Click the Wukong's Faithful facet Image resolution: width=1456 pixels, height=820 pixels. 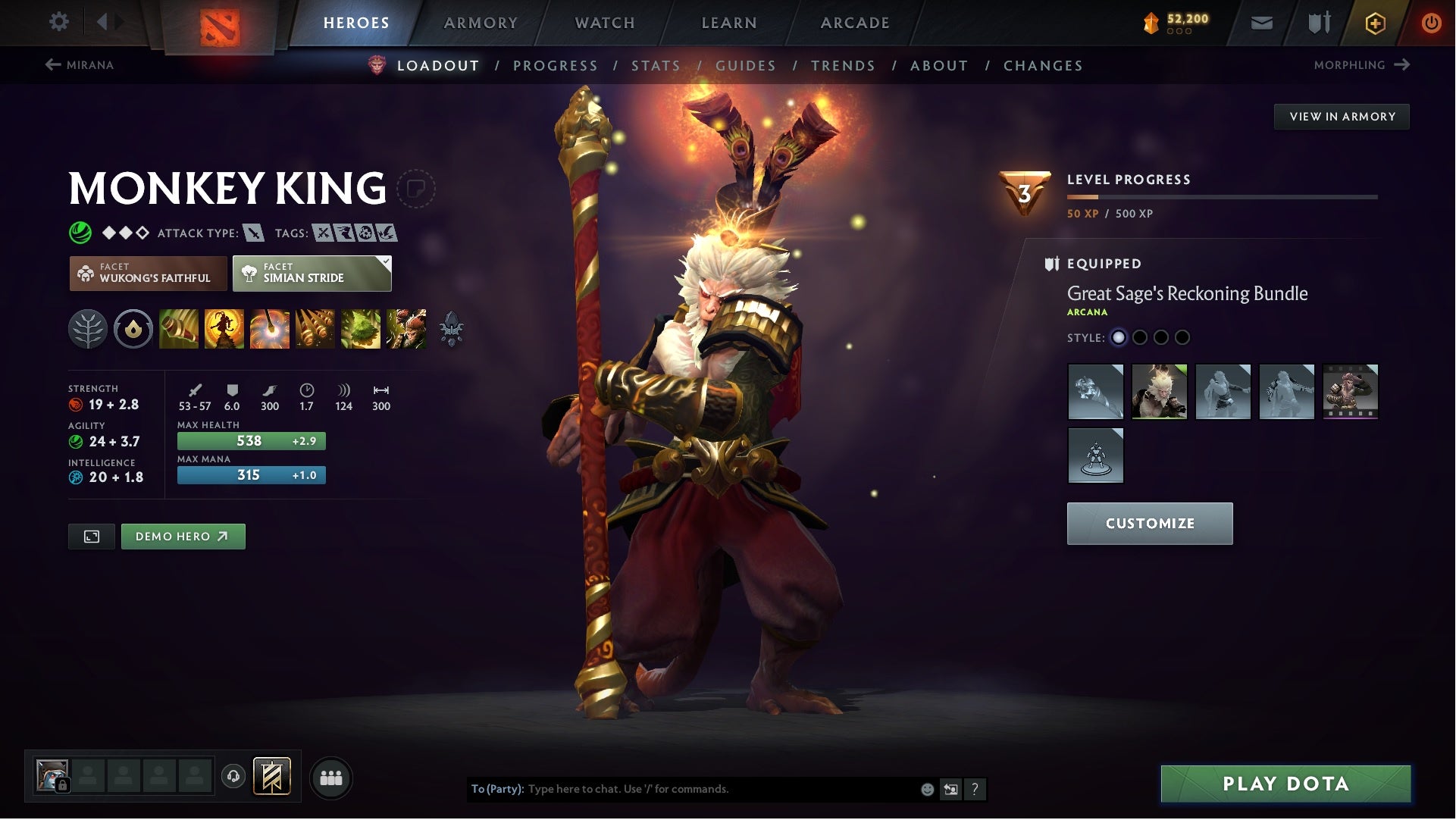pos(149,273)
